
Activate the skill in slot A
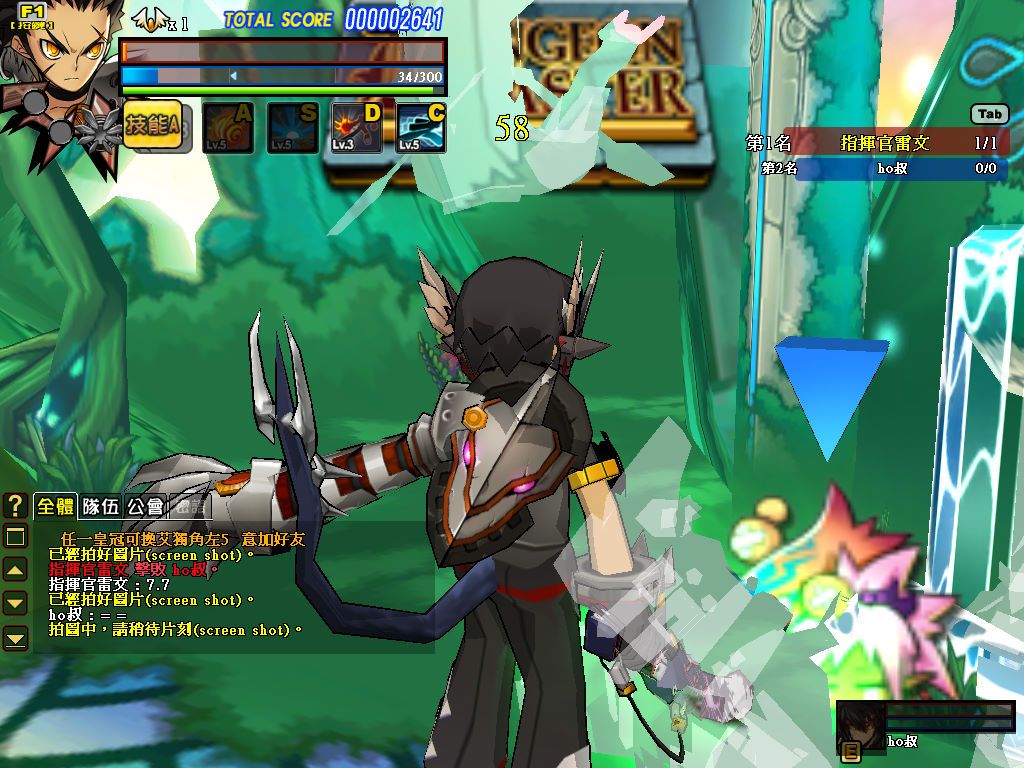(228, 128)
